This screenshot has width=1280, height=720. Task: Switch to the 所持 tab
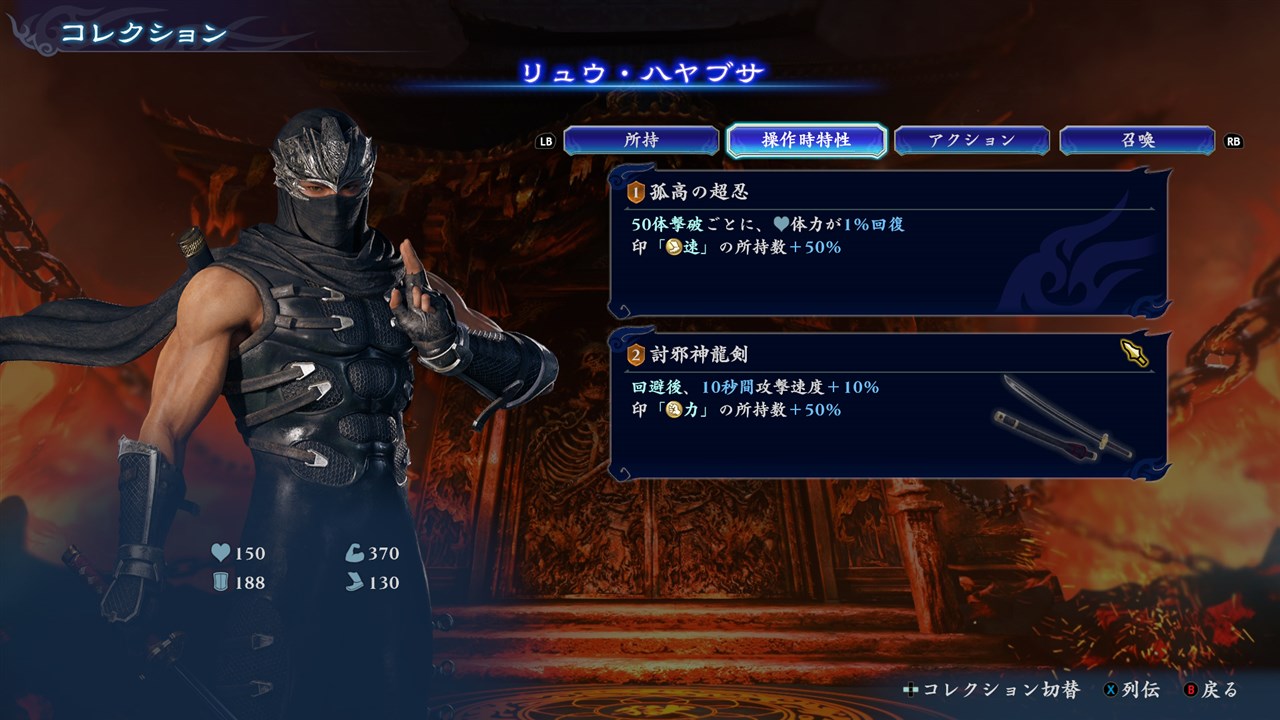[641, 141]
